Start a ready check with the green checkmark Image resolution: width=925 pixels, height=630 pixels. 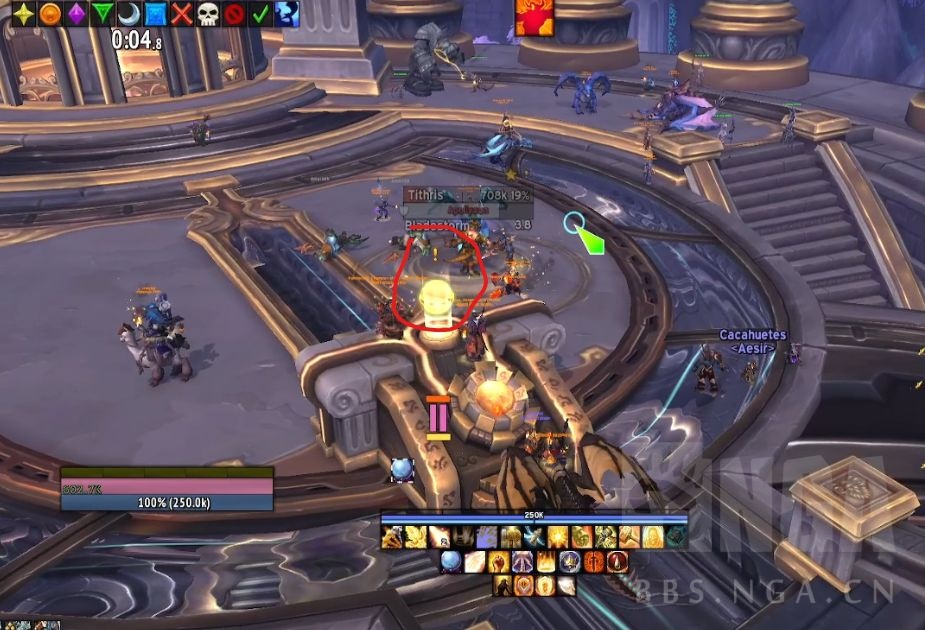pos(260,14)
